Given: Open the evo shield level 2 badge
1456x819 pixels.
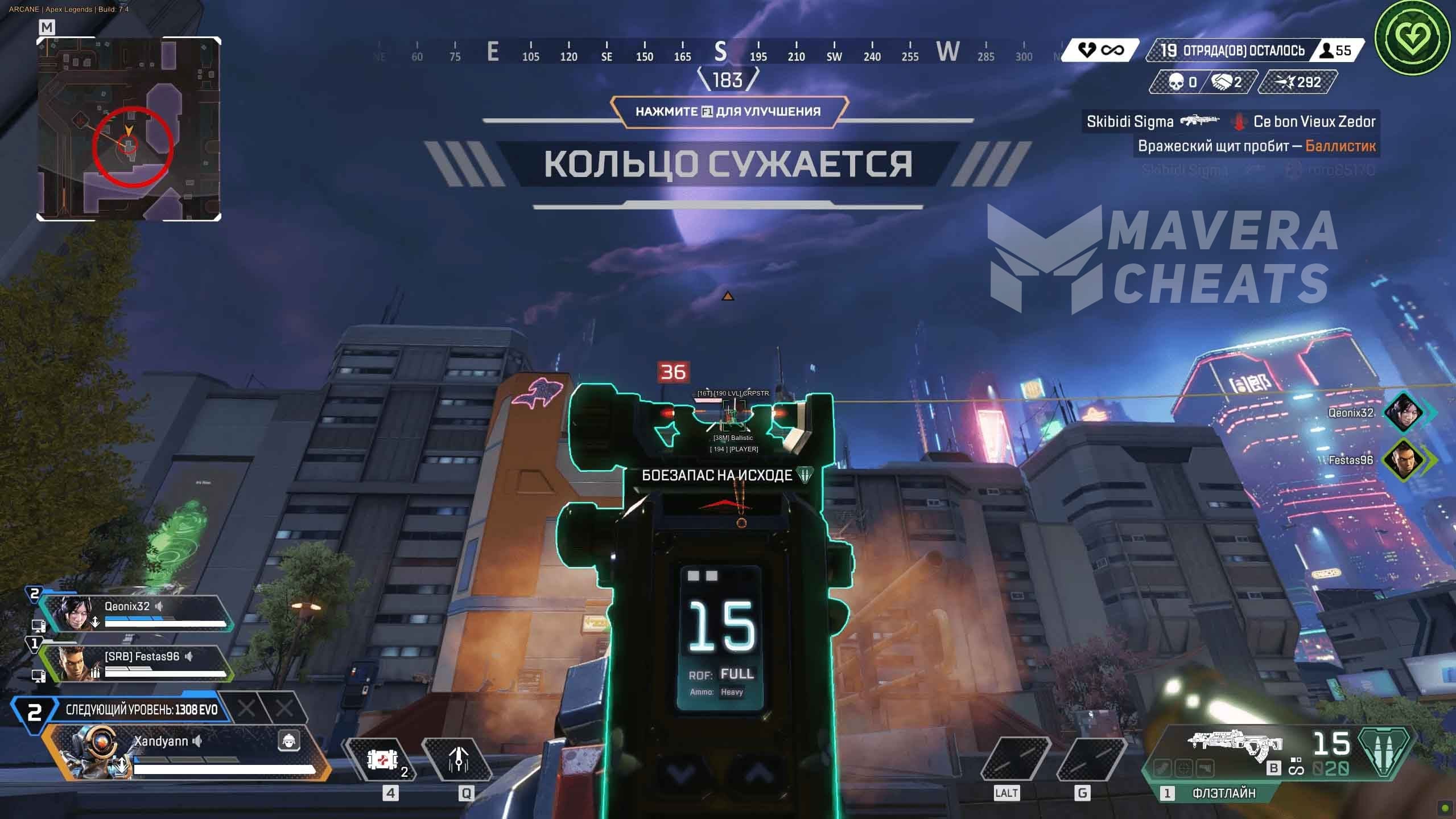Looking at the screenshot, I should pos(34,711).
